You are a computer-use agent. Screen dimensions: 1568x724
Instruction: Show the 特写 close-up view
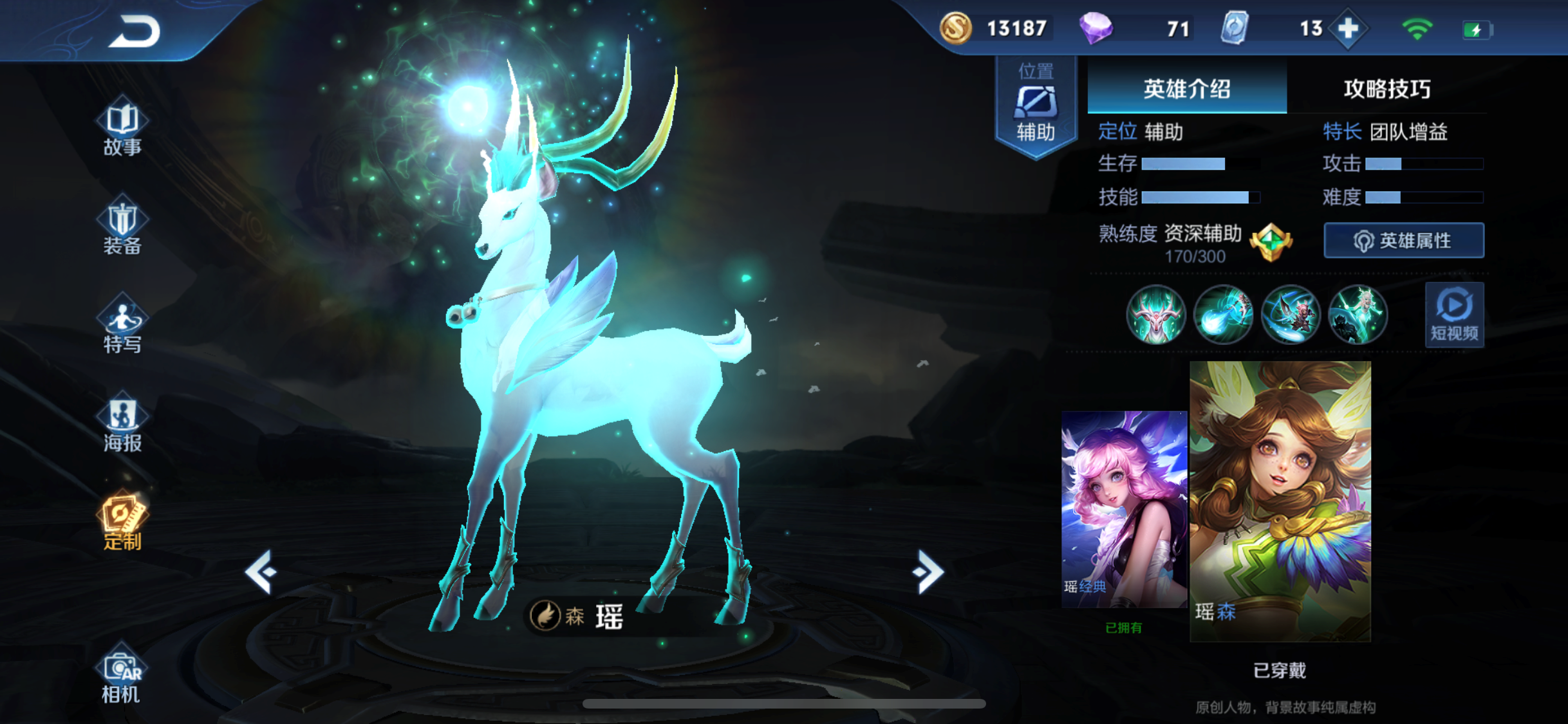click(122, 326)
